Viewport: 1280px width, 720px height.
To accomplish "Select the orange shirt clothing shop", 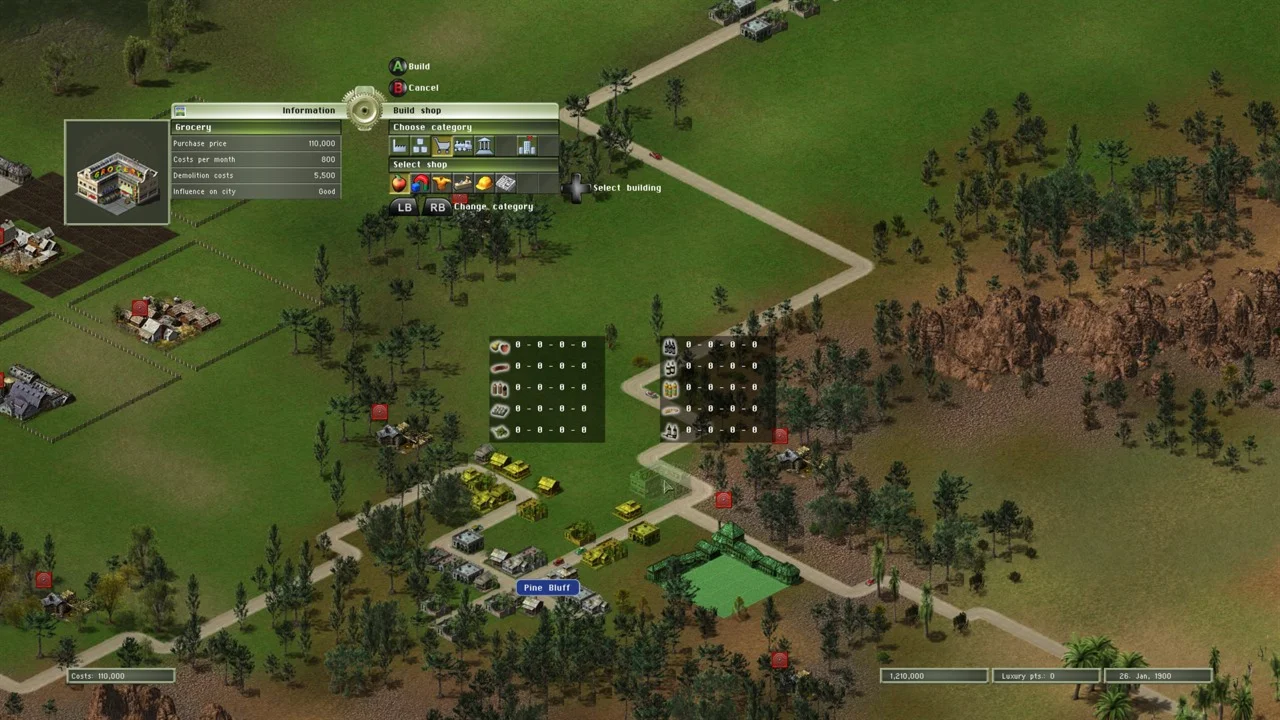I will (x=441, y=183).
